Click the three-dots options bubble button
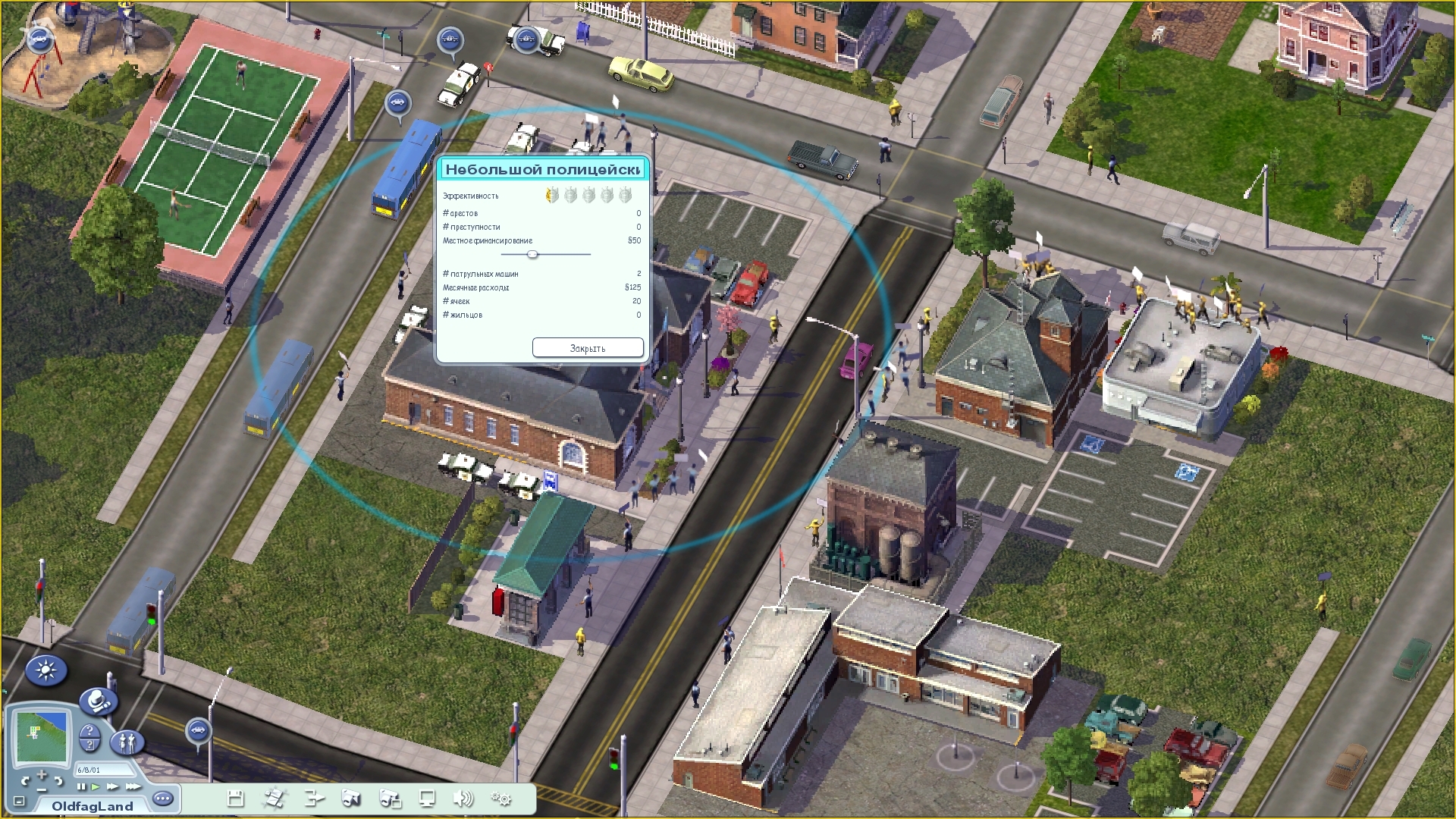 coord(163,799)
